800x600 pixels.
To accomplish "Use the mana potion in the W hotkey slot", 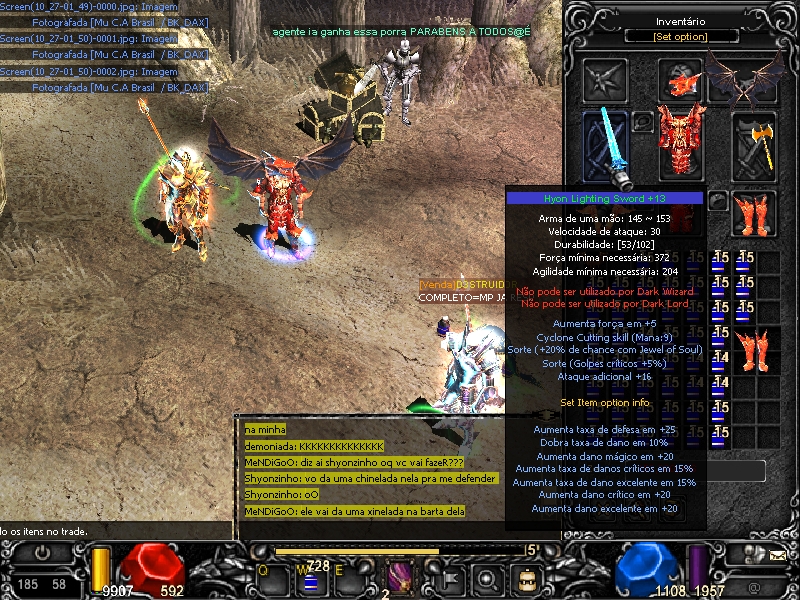I will tap(310, 579).
